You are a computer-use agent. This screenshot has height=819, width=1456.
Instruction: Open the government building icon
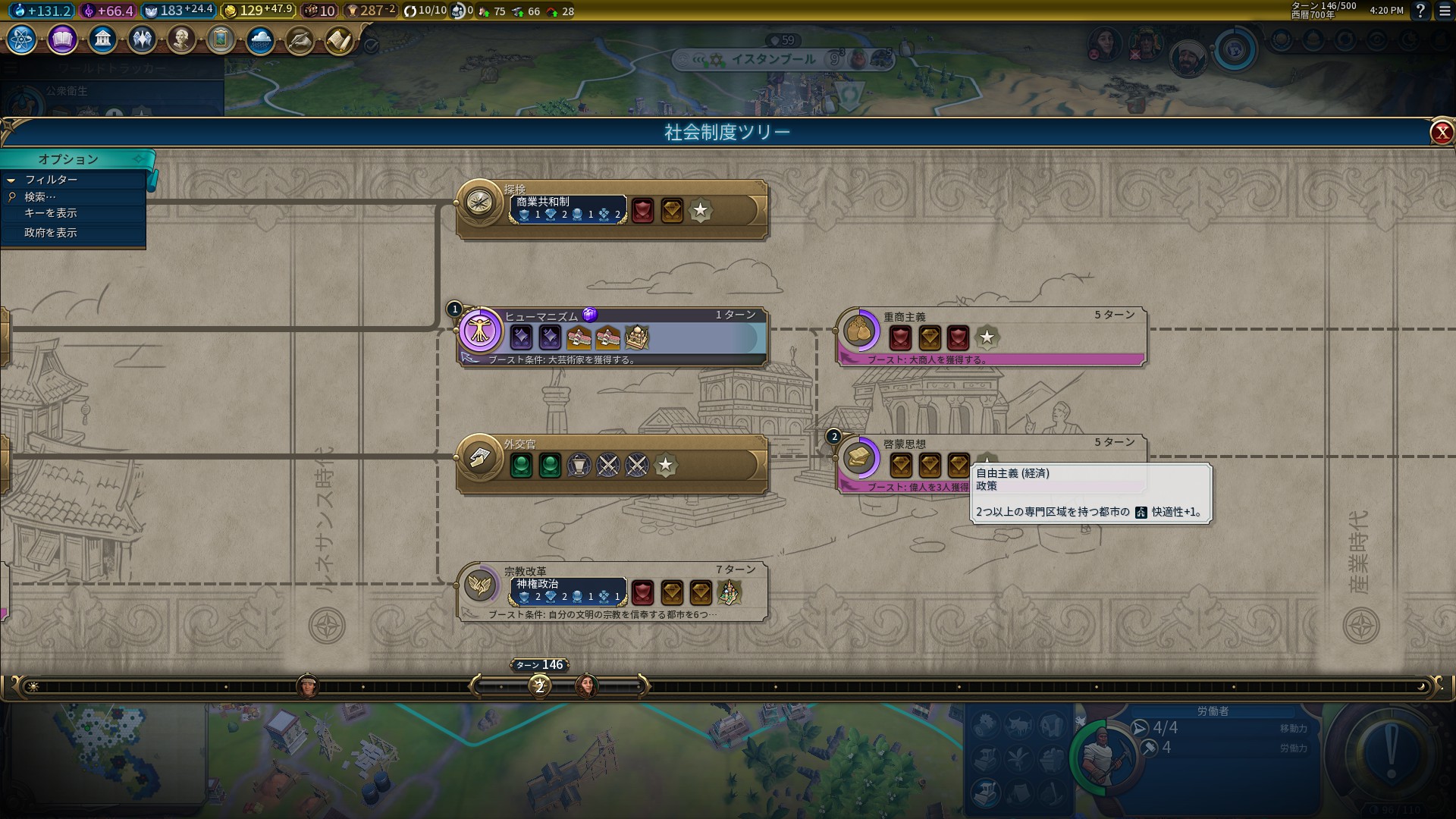(x=102, y=39)
